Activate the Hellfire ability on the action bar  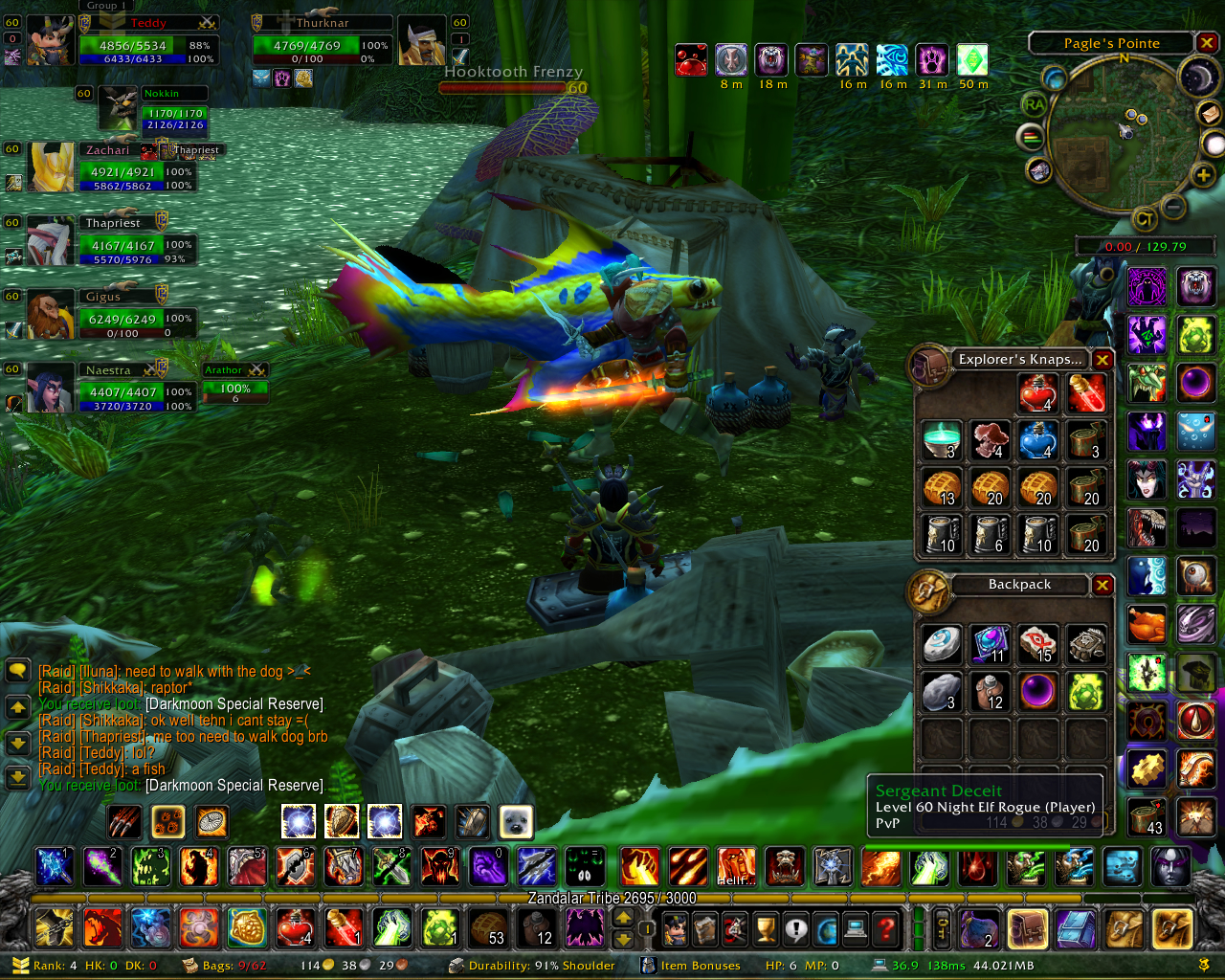736,866
